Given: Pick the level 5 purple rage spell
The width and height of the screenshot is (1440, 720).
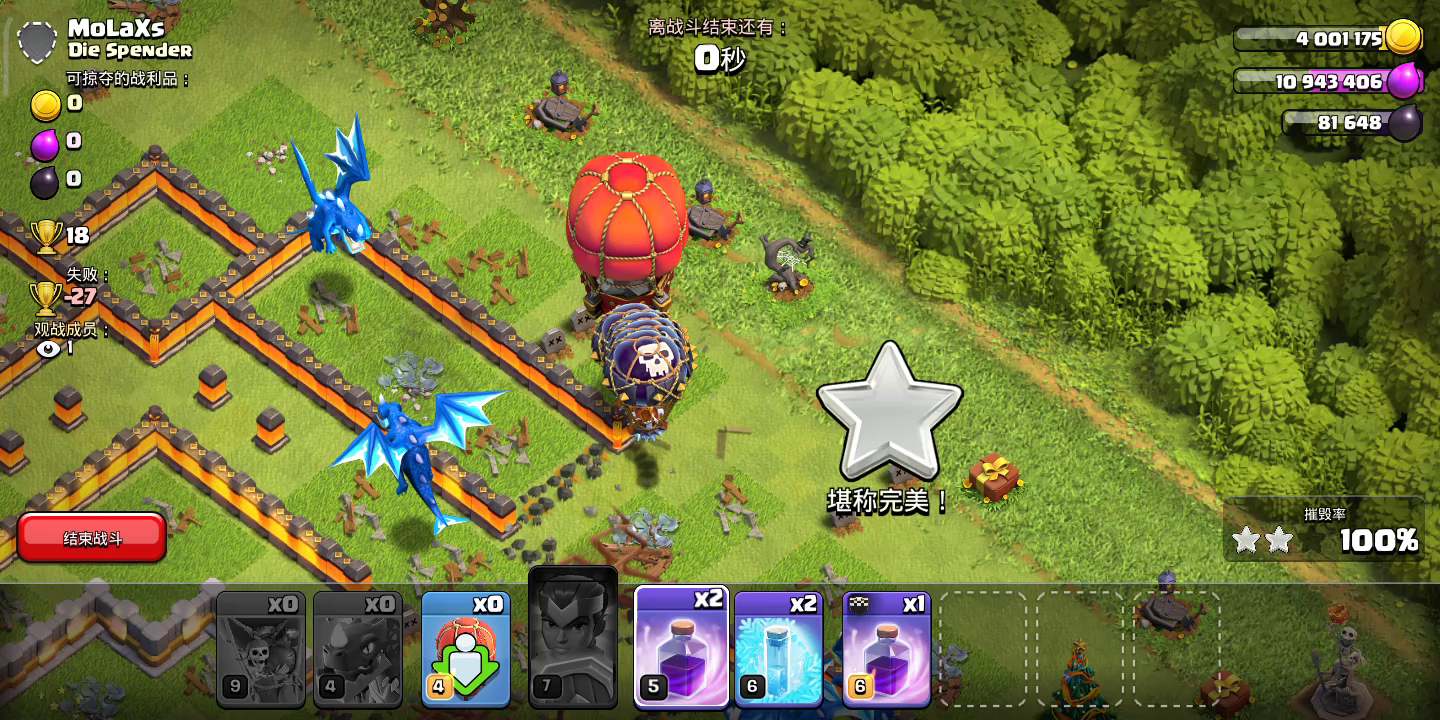Looking at the screenshot, I should pyautogui.click(x=681, y=646).
